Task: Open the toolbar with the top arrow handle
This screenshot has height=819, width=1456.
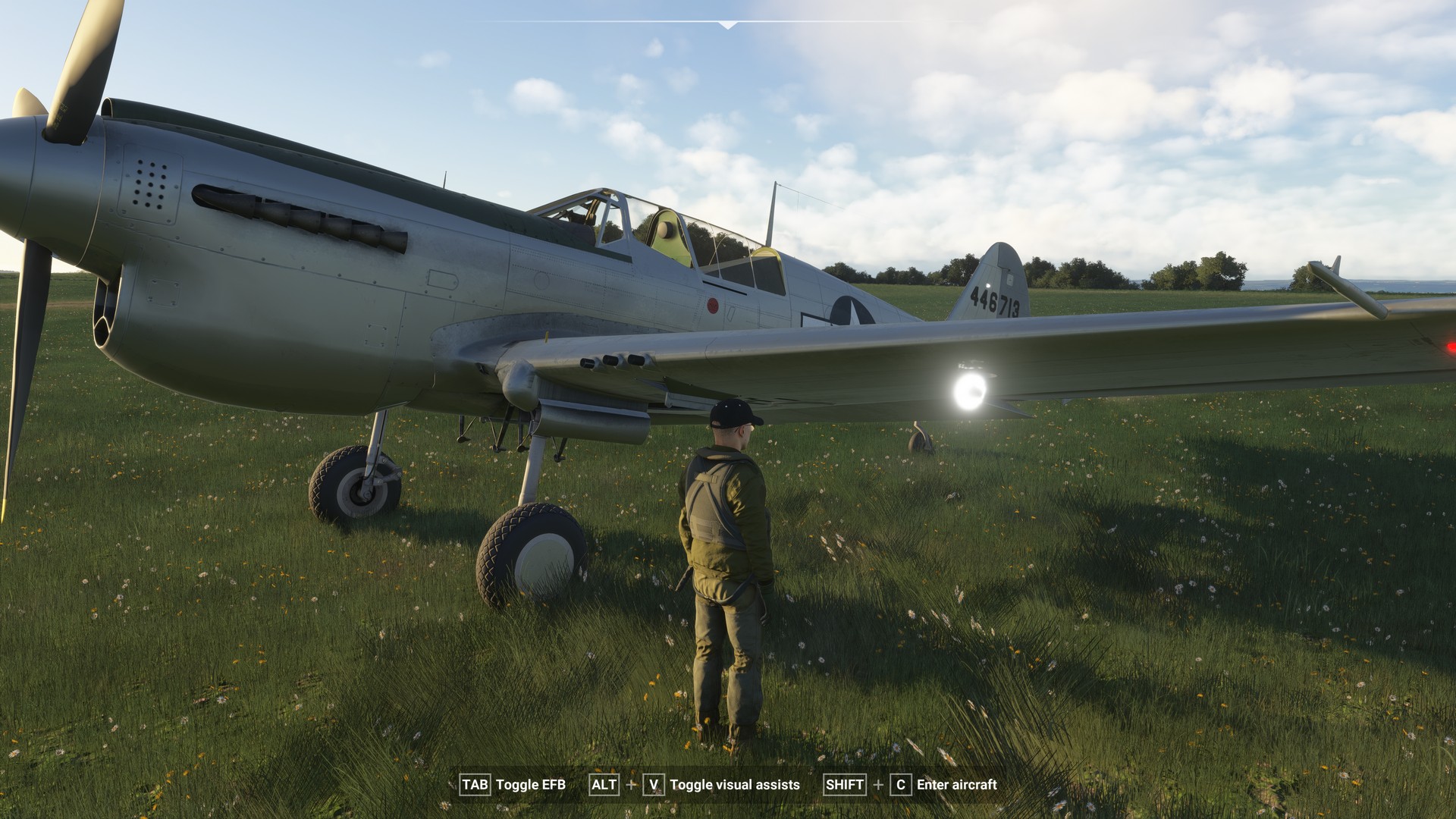Action: 728,25
